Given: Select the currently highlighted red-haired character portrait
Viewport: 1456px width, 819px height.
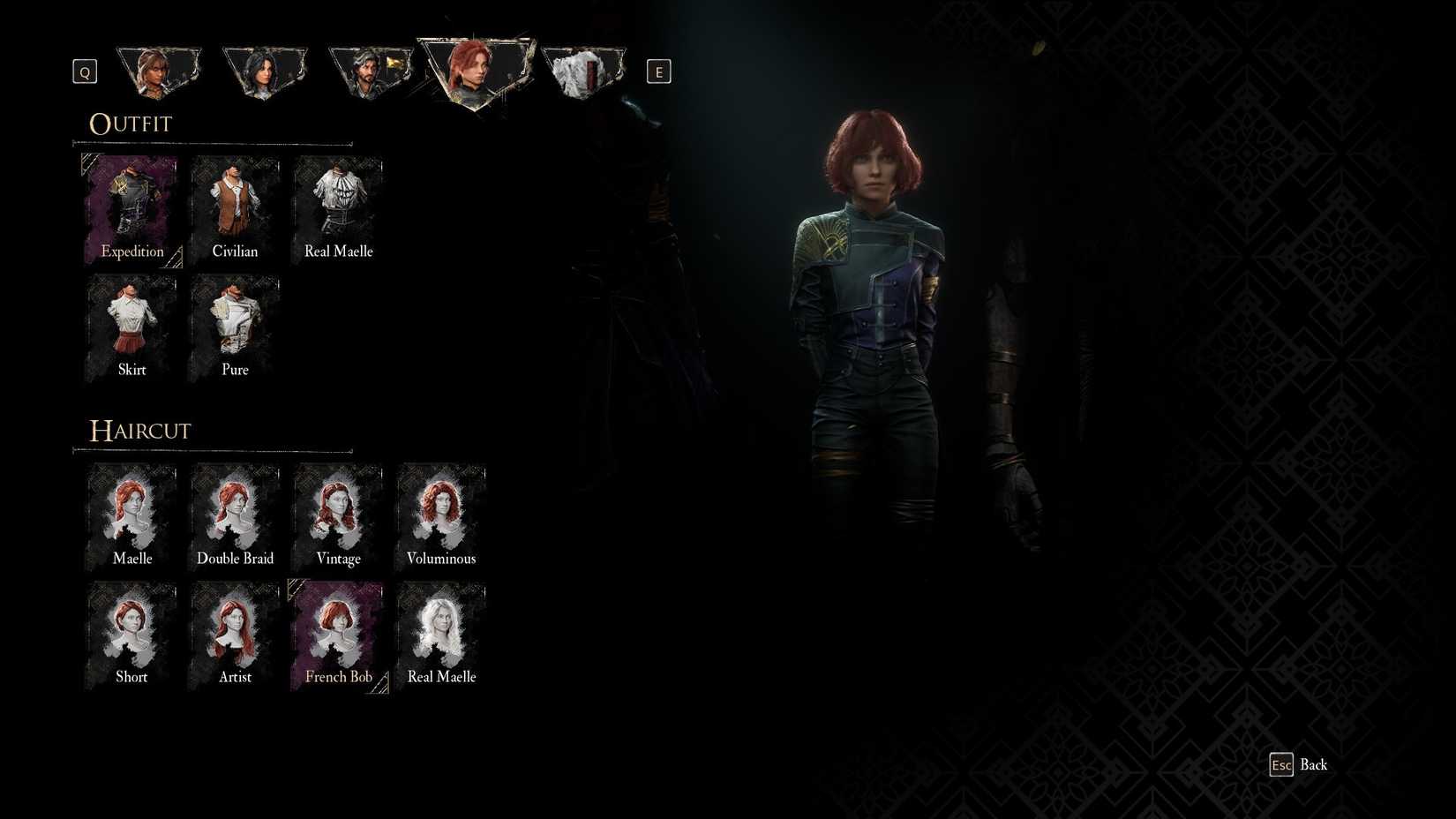Looking at the screenshot, I should (x=477, y=71).
